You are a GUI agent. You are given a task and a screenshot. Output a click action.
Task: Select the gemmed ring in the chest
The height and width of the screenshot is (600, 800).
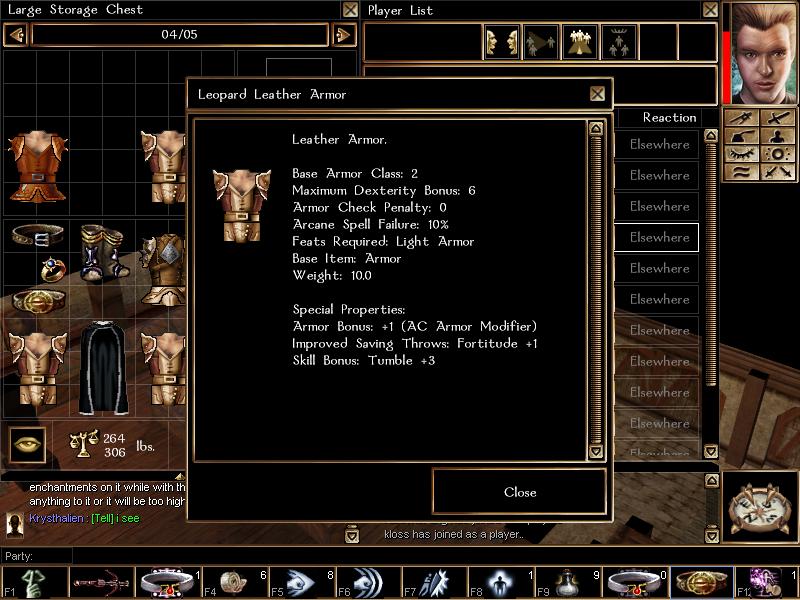point(52,268)
